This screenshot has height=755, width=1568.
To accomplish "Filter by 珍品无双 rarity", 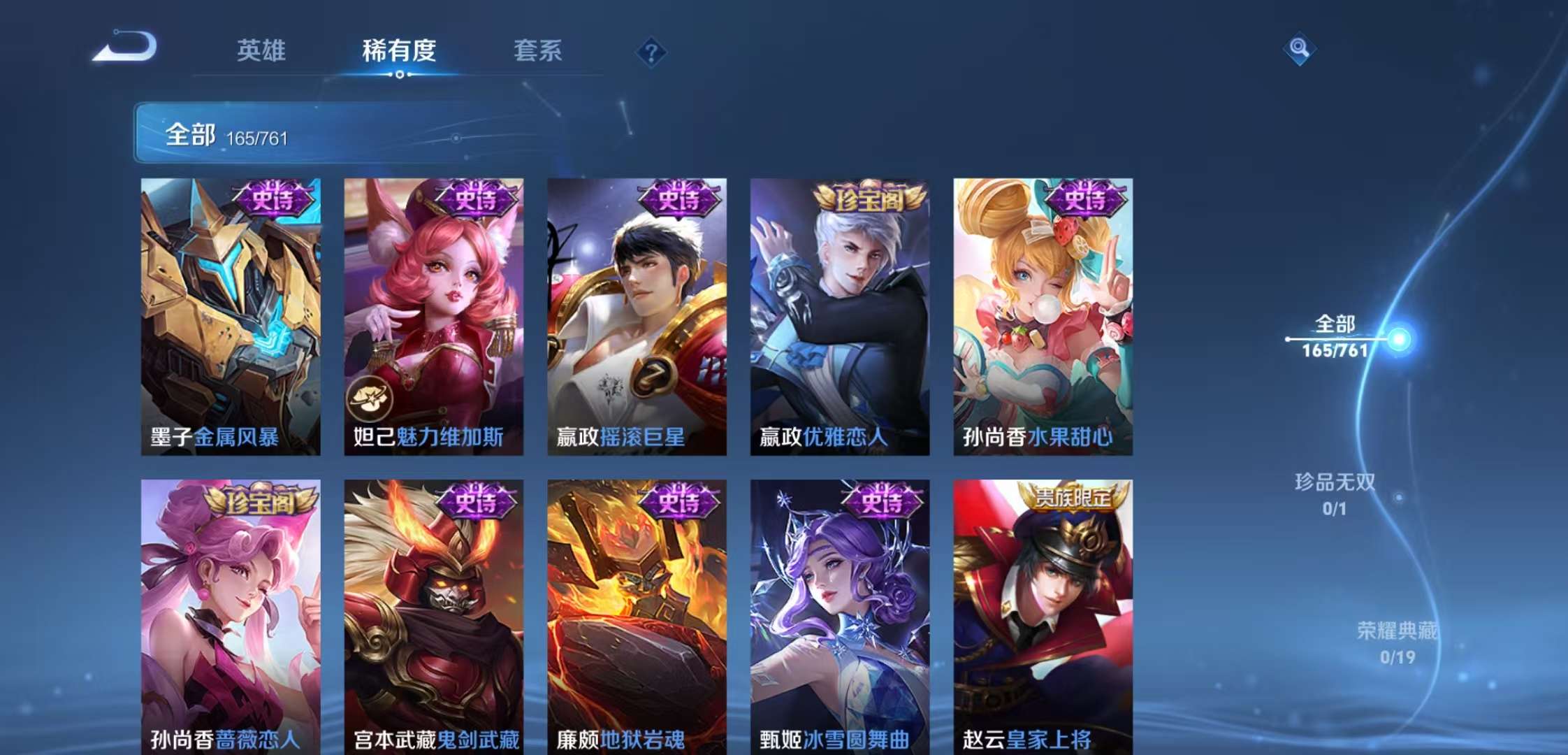I will tap(1335, 494).
